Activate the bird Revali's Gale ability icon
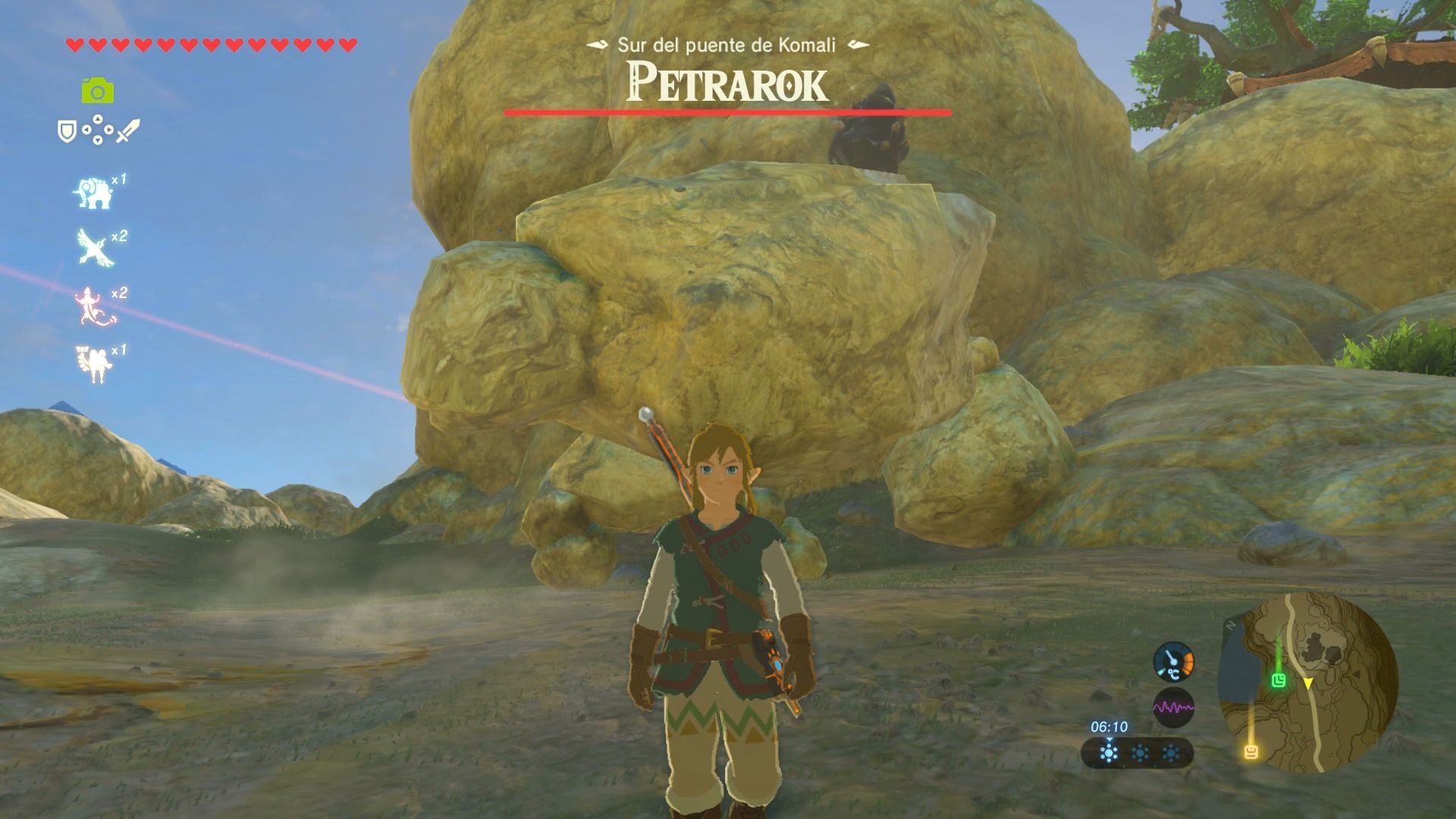Viewport: 1456px width, 819px height. coord(94,248)
